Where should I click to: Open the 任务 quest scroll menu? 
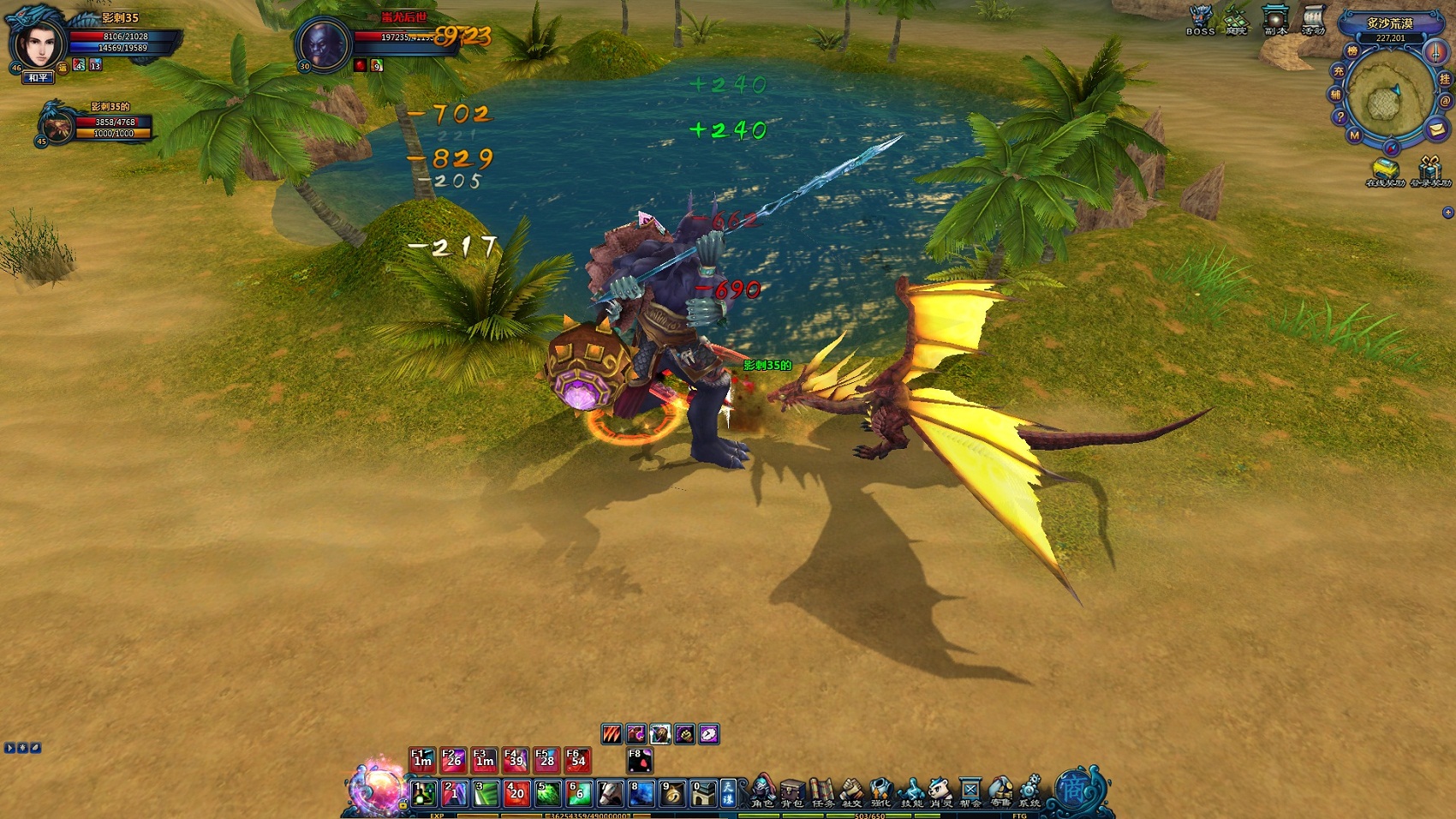[x=822, y=791]
